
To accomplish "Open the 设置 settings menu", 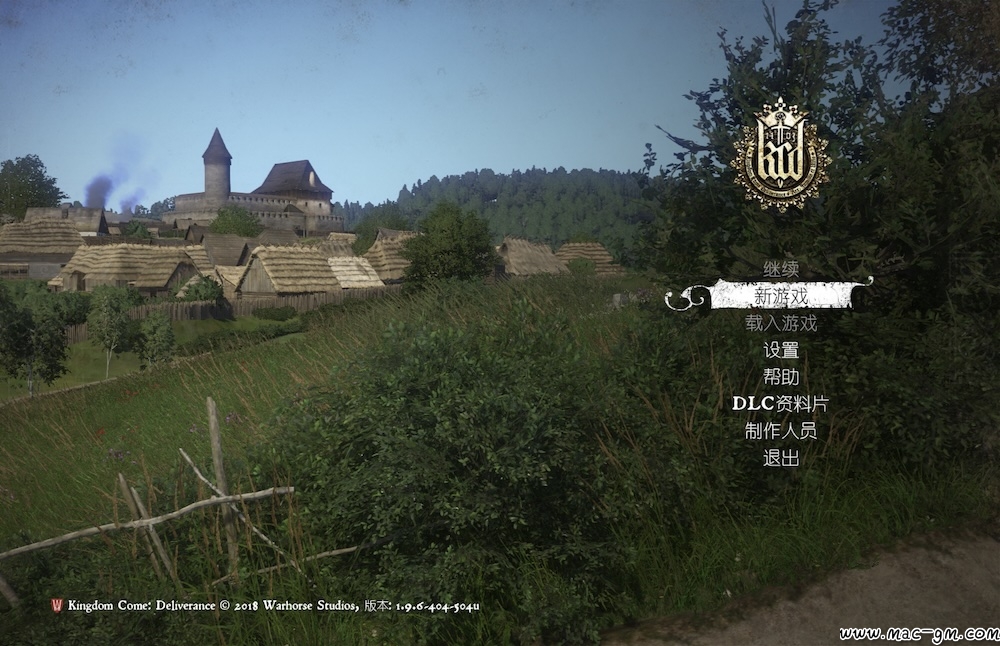I will tap(781, 350).
